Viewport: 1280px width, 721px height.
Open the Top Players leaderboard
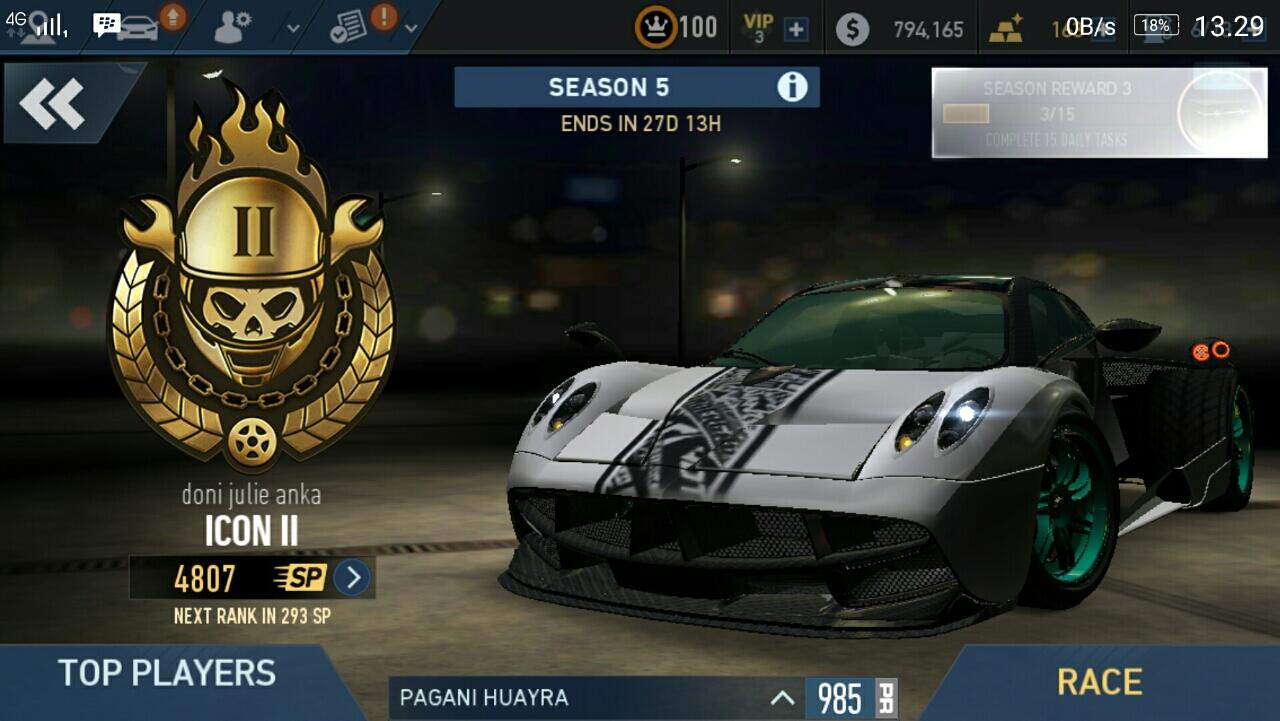(166, 673)
